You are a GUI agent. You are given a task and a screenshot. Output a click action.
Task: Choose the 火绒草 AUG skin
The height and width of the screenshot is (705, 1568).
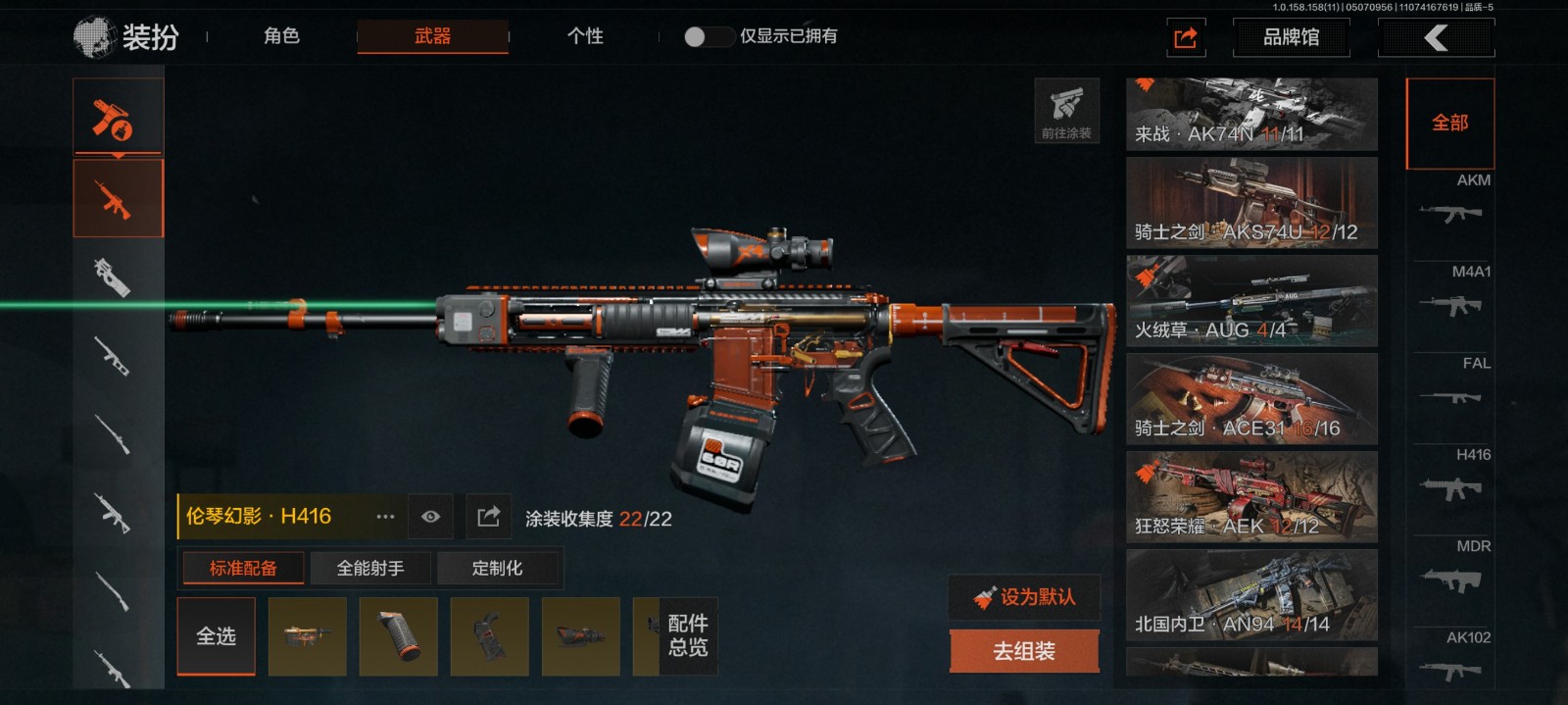click(1251, 301)
